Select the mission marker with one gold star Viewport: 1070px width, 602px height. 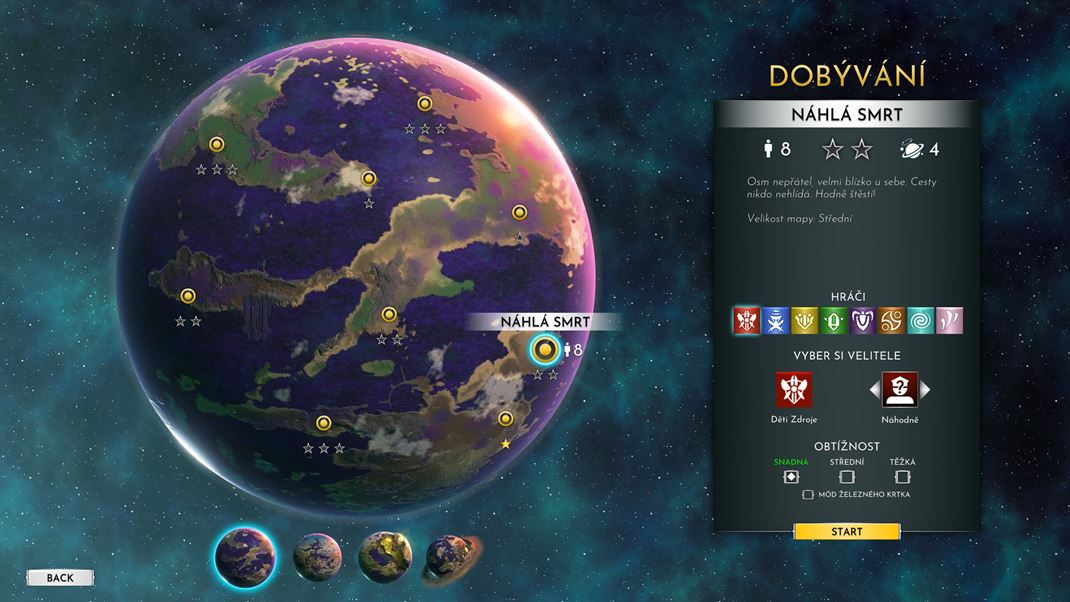tap(506, 419)
